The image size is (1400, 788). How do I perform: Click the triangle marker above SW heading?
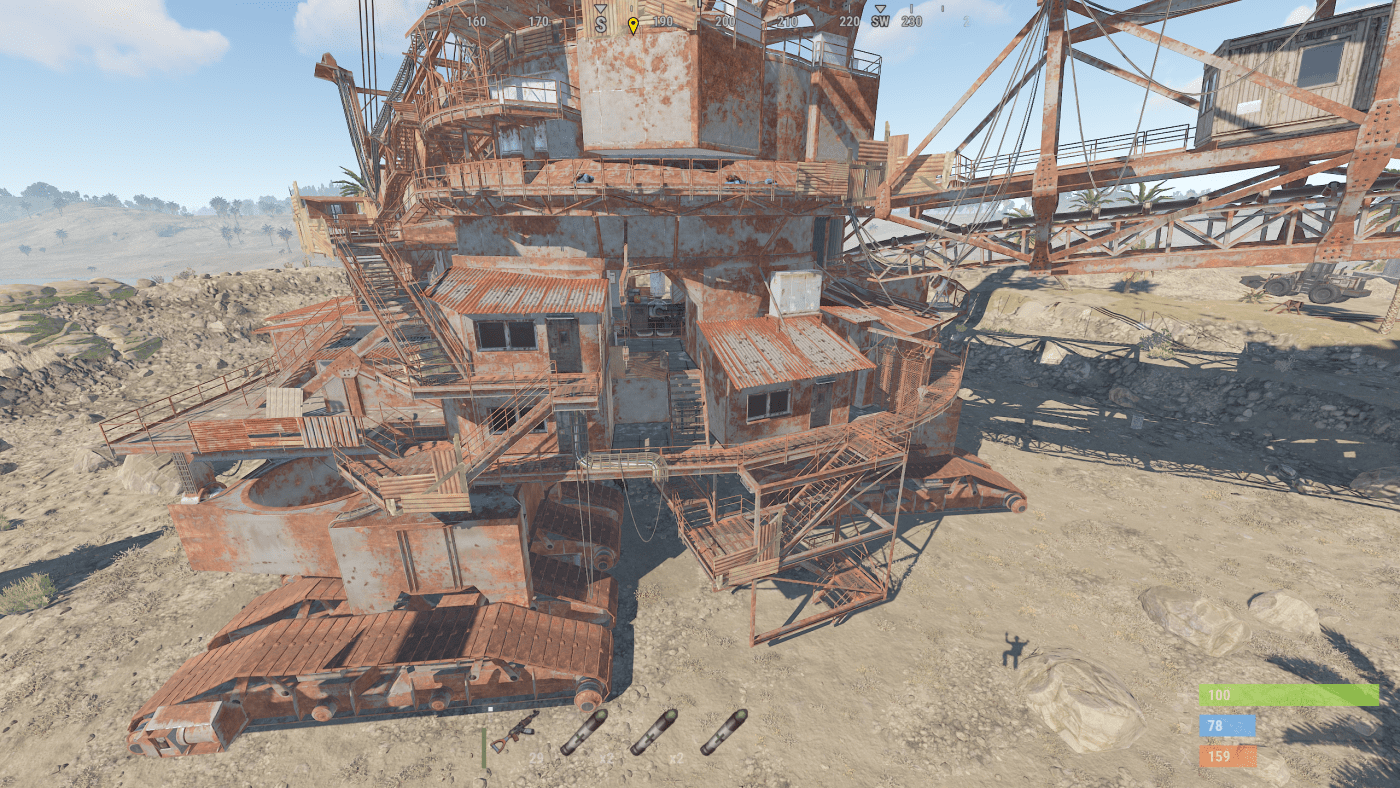click(881, 8)
